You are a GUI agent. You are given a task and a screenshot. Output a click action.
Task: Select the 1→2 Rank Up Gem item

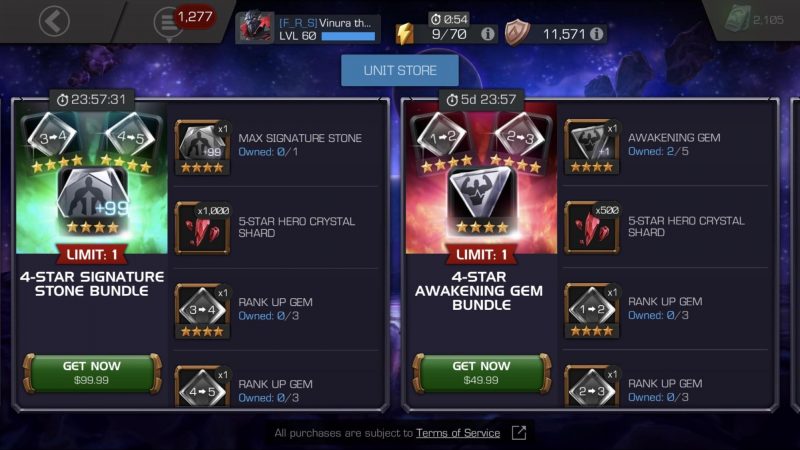click(x=590, y=306)
